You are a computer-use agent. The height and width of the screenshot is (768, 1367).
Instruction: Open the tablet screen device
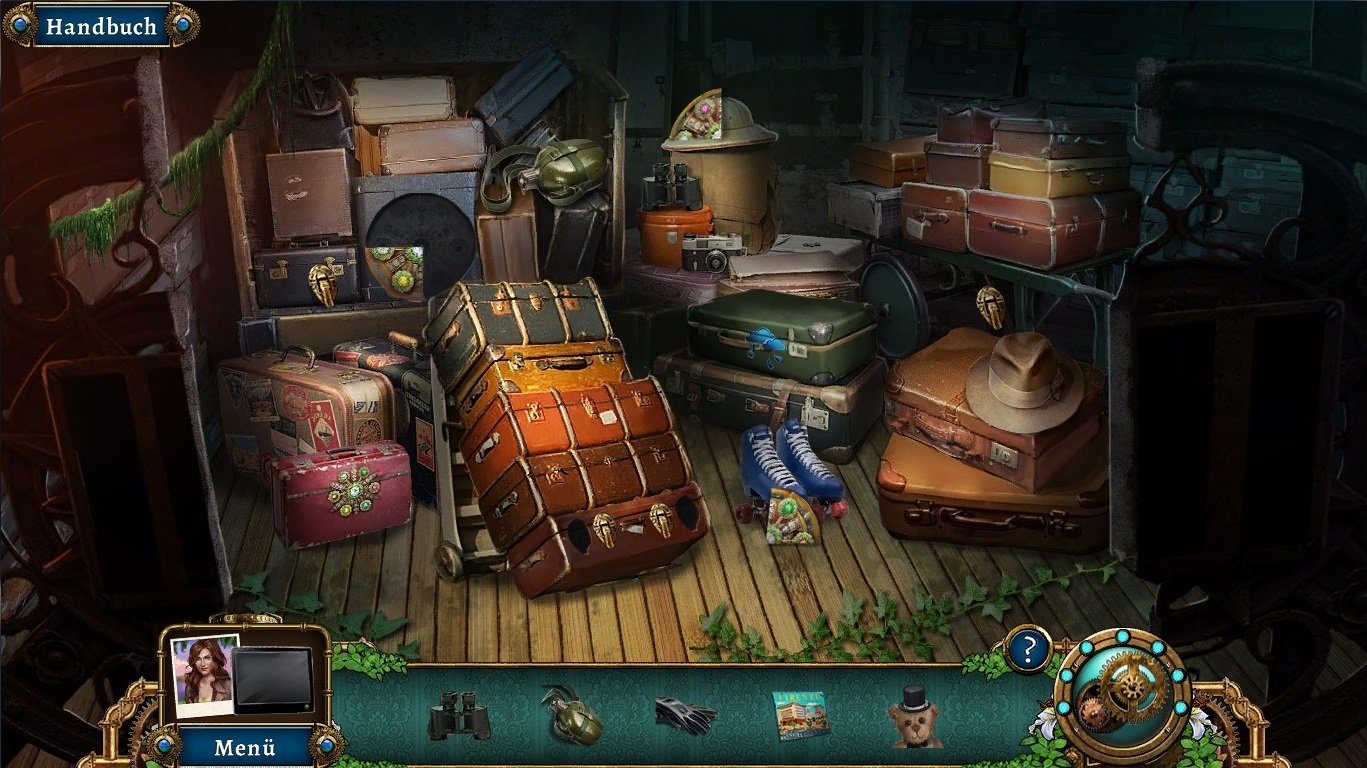pos(273,681)
